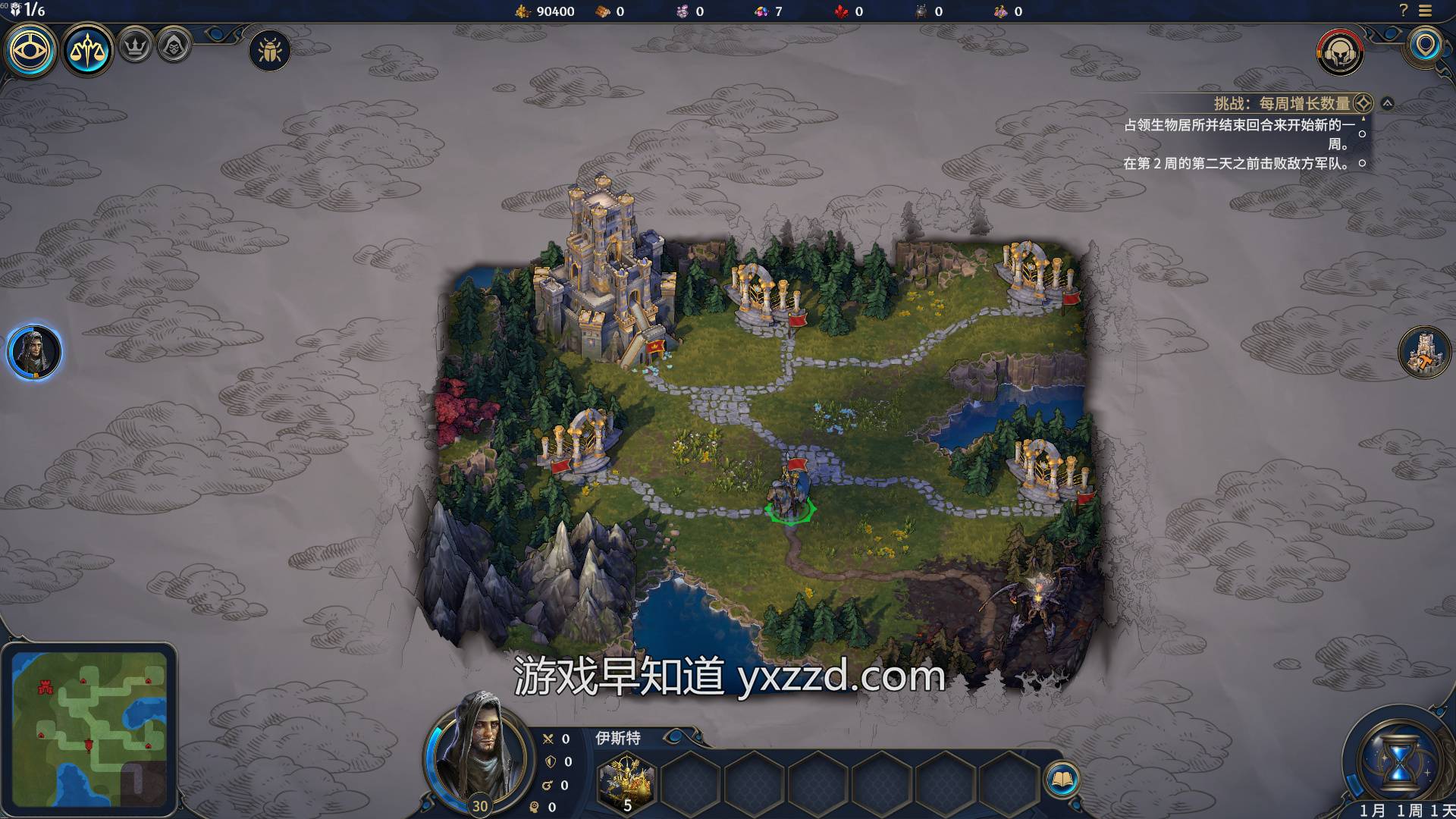Open the castle town icon
Image resolution: width=1456 pixels, height=819 pixels.
(1423, 353)
